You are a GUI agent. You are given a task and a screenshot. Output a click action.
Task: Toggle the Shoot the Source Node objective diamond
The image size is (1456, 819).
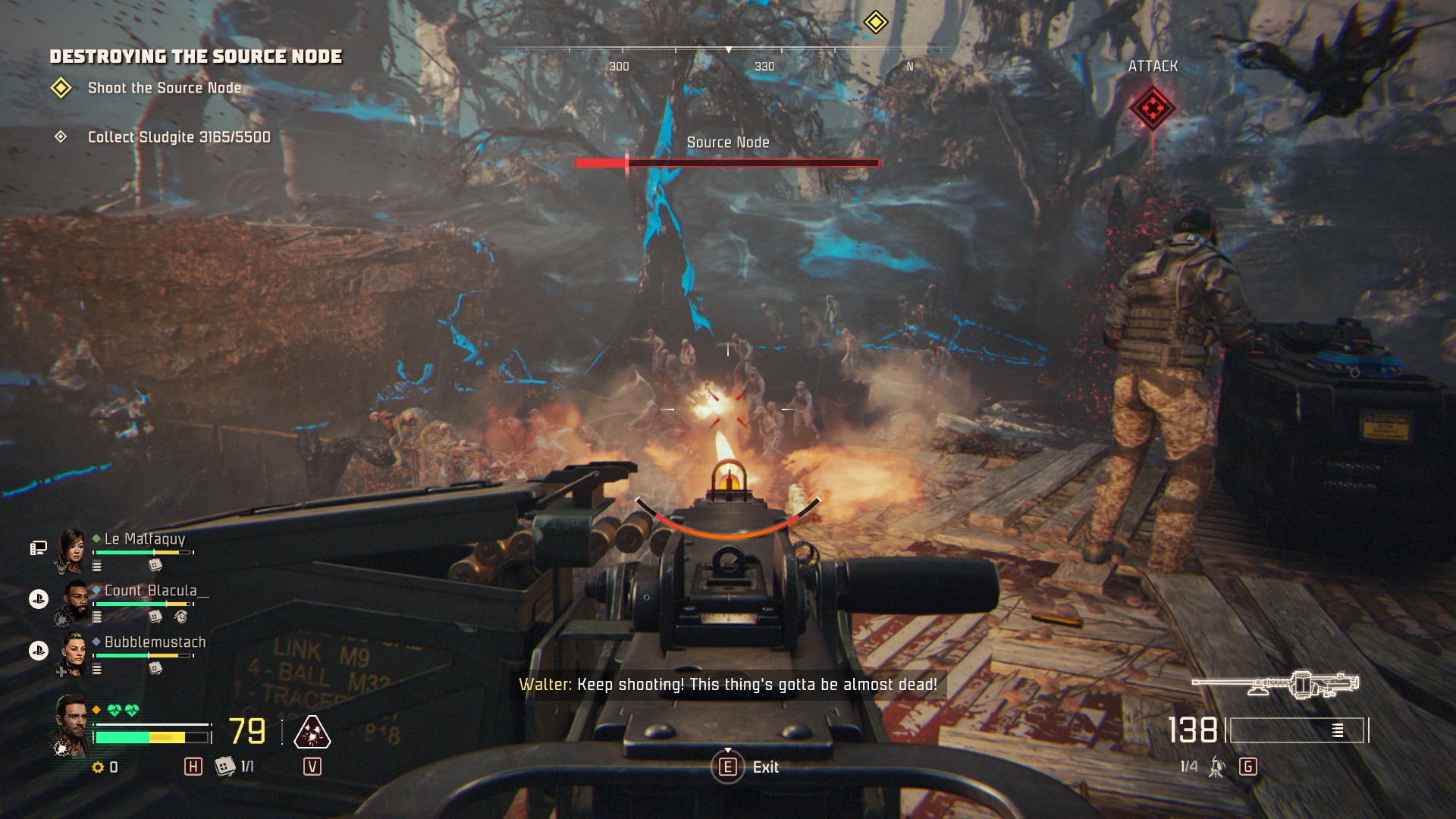pyautogui.click(x=62, y=87)
